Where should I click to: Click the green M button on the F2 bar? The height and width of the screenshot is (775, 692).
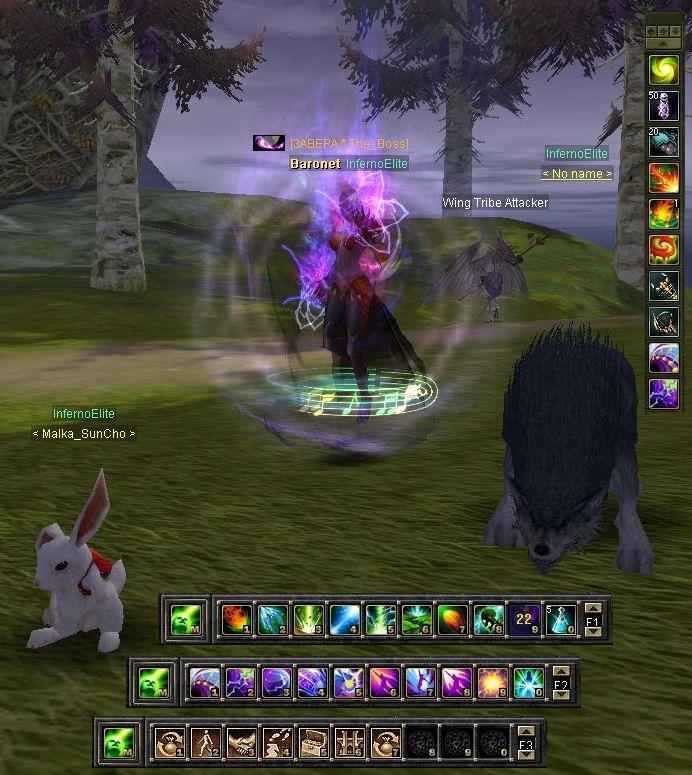(x=154, y=683)
